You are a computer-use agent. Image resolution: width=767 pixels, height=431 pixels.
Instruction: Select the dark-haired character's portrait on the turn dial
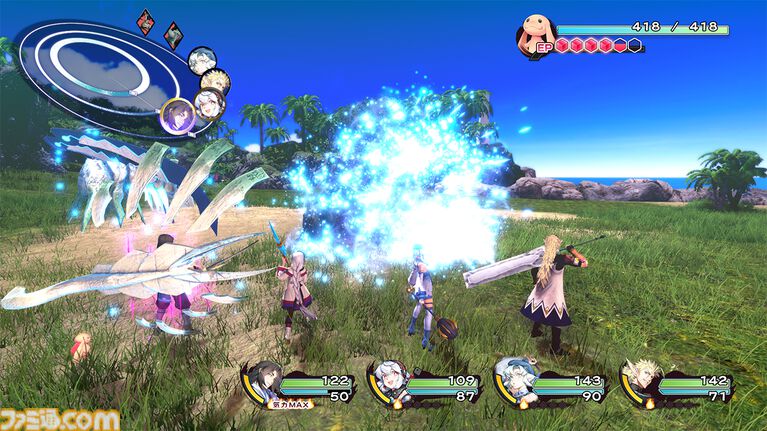point(178,115)
